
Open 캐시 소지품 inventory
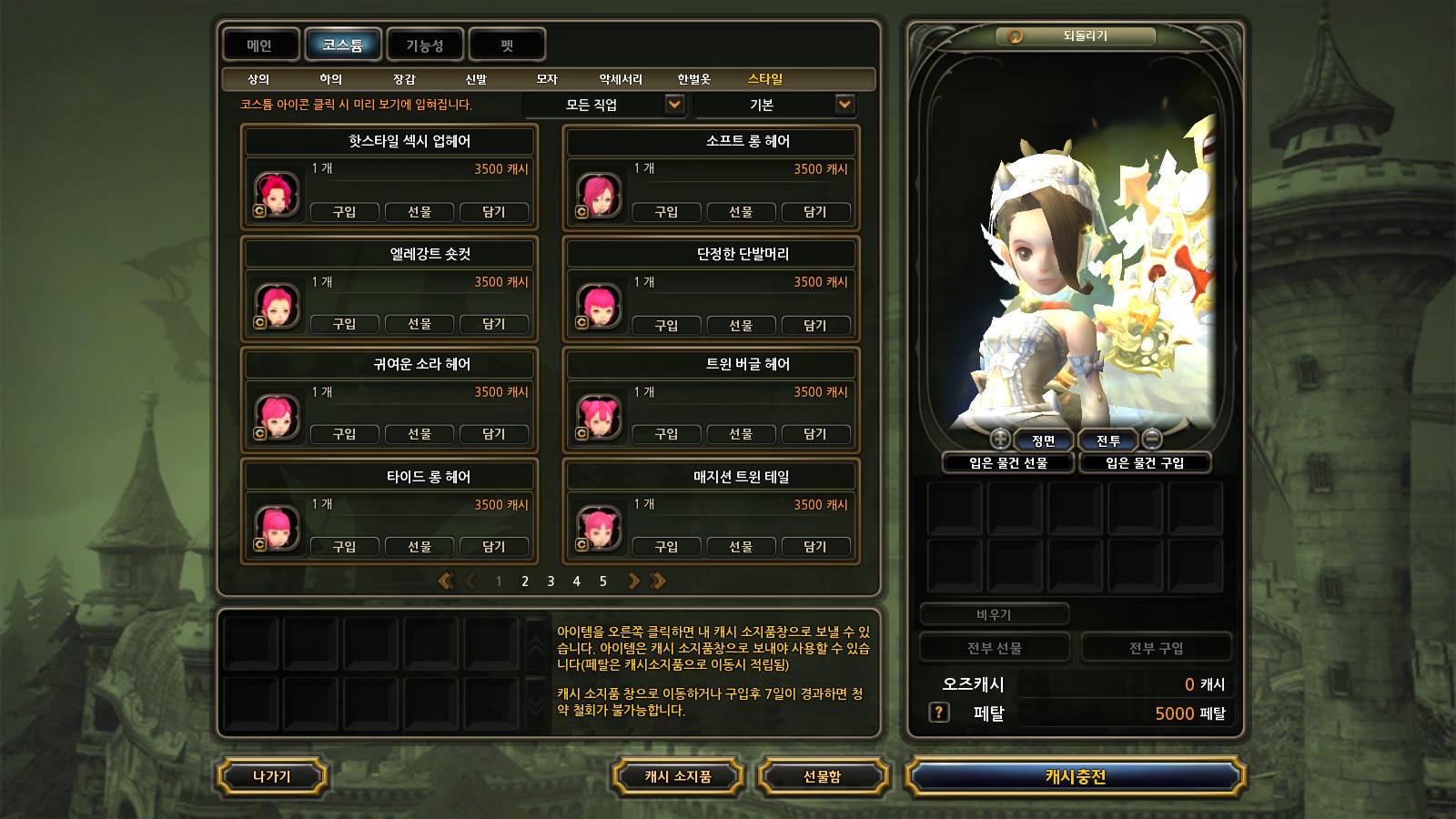click(678, 776)
